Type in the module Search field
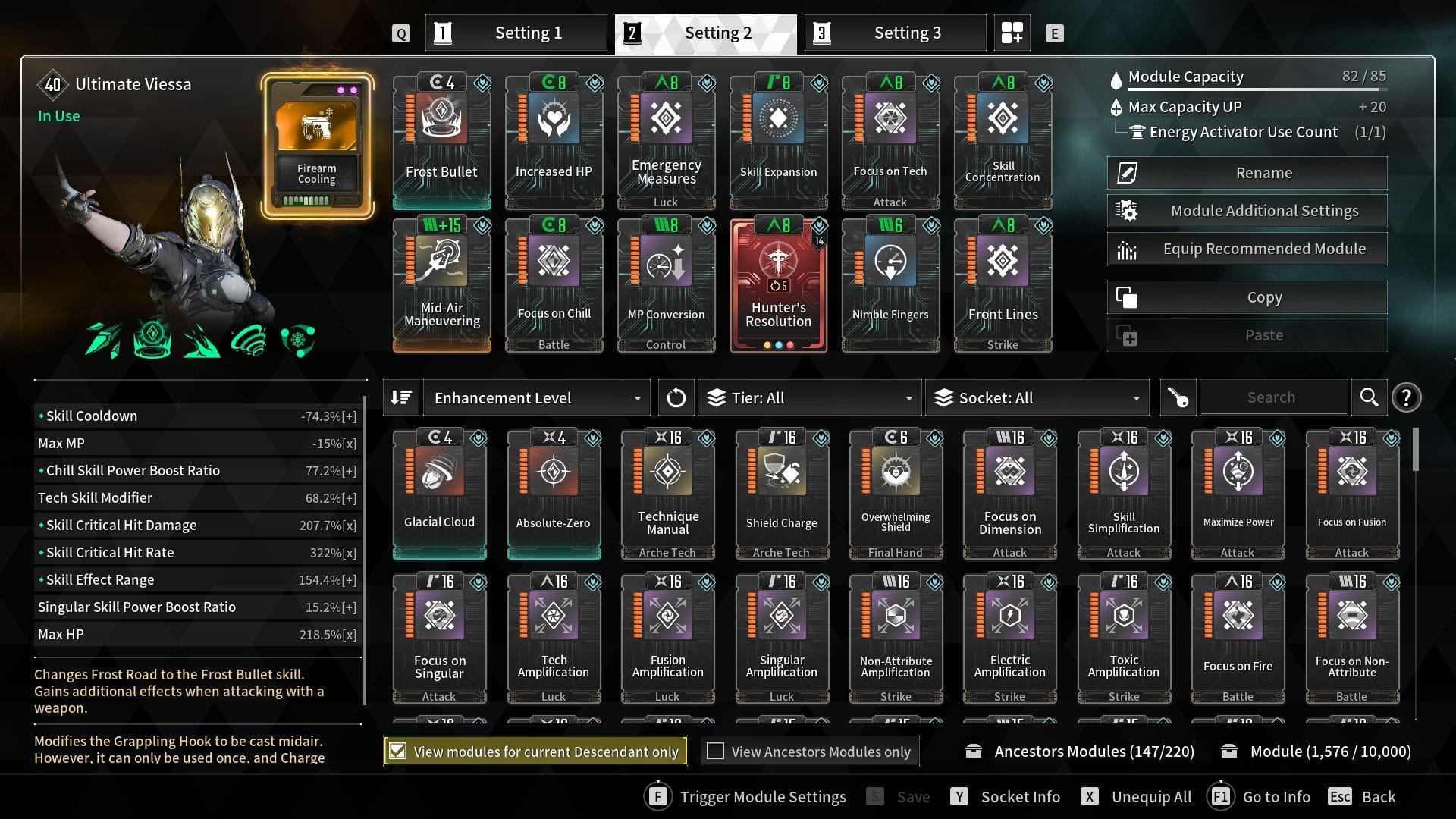The width and height of the screenshot is (1456, 819). tap(1273, 397)
